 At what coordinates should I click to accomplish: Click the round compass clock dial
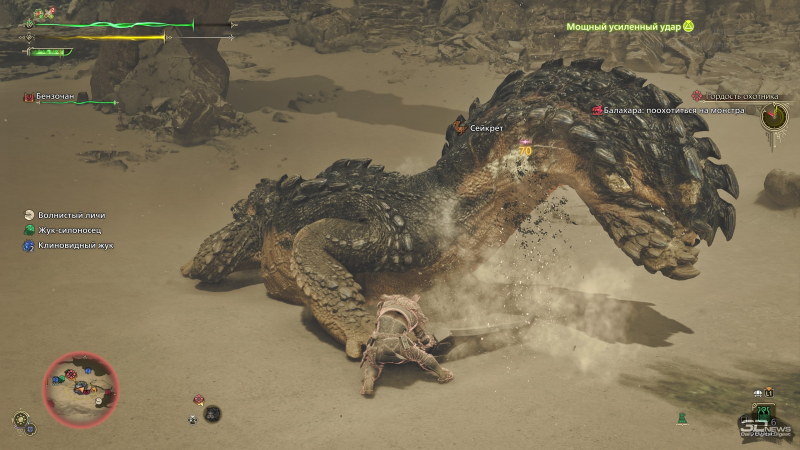774,117
